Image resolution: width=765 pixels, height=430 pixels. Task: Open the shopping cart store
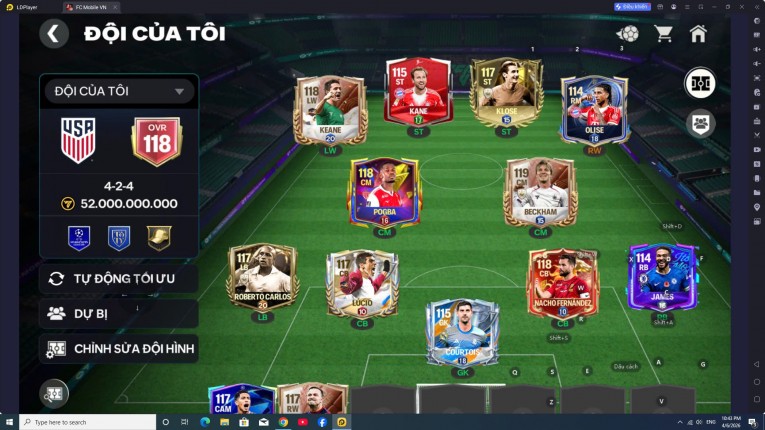click(663, 34)
